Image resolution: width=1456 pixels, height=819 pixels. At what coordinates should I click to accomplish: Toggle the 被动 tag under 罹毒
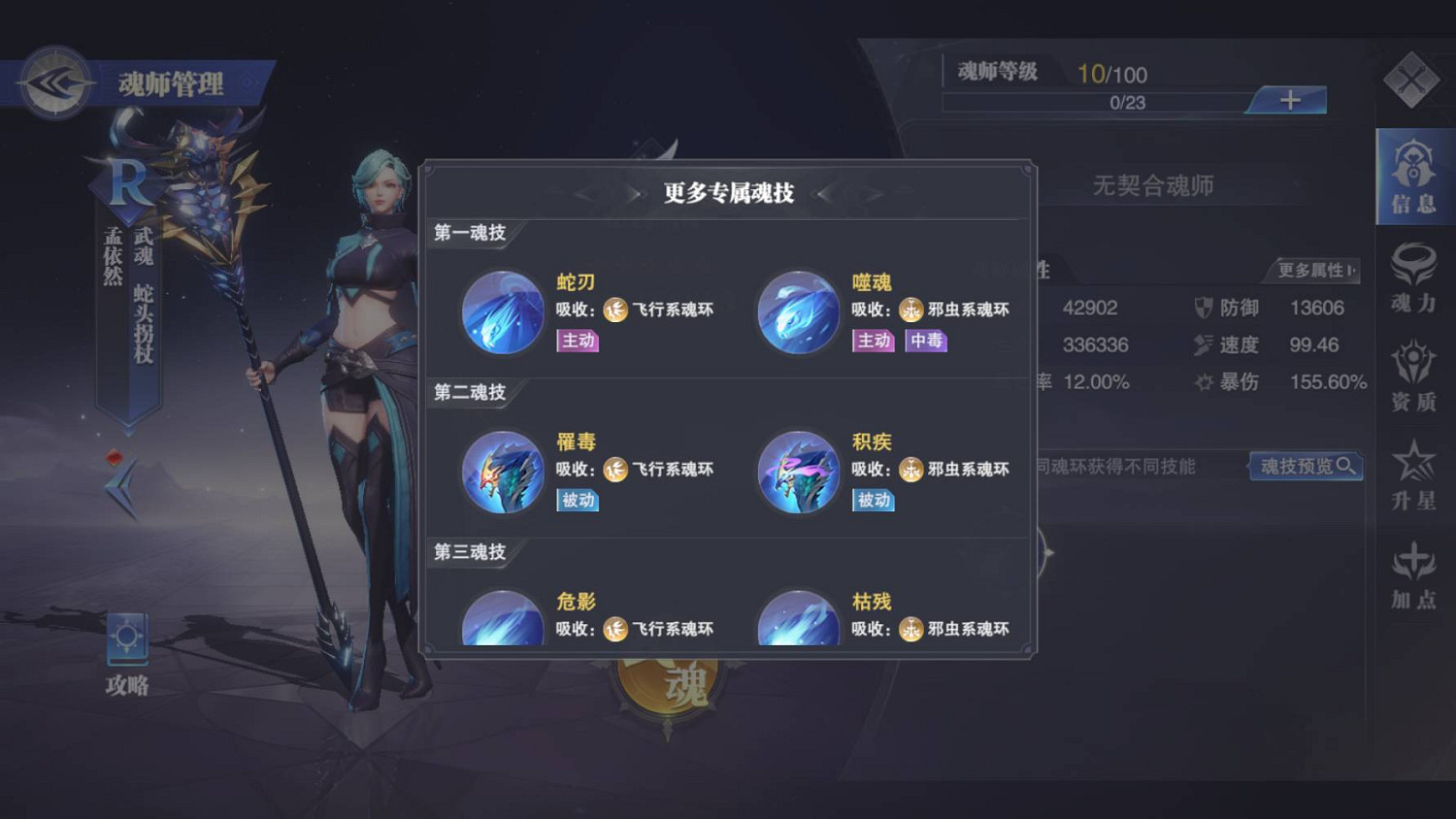pyautogui.click(x=578, y=501)
